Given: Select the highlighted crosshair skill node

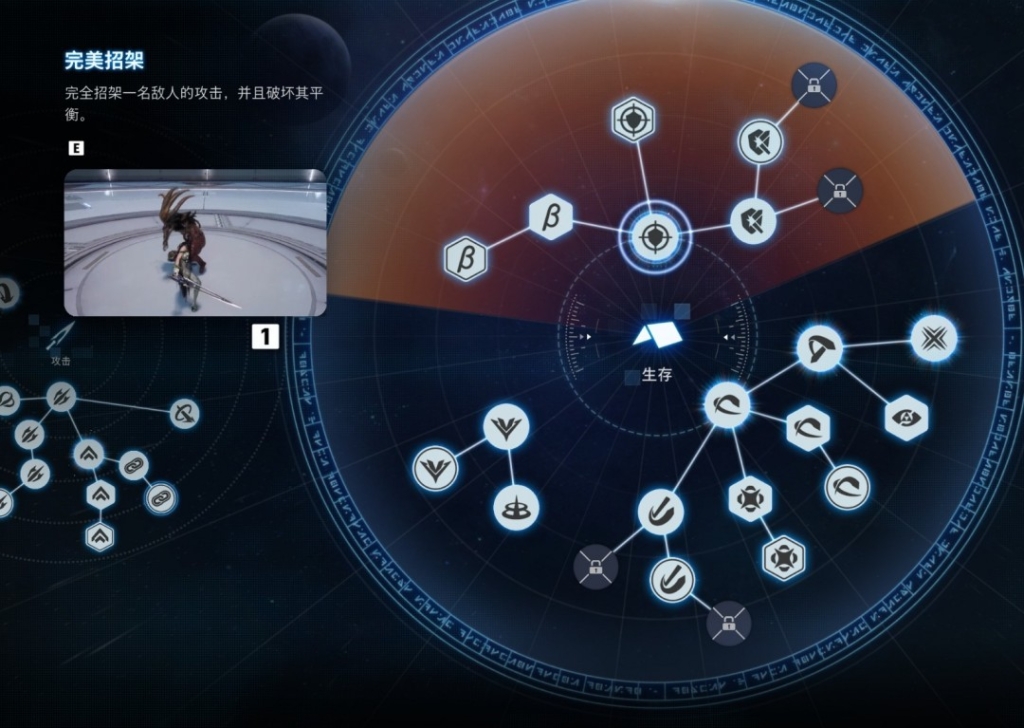Looking at the screenshot, I should click(x=653, y=238).
